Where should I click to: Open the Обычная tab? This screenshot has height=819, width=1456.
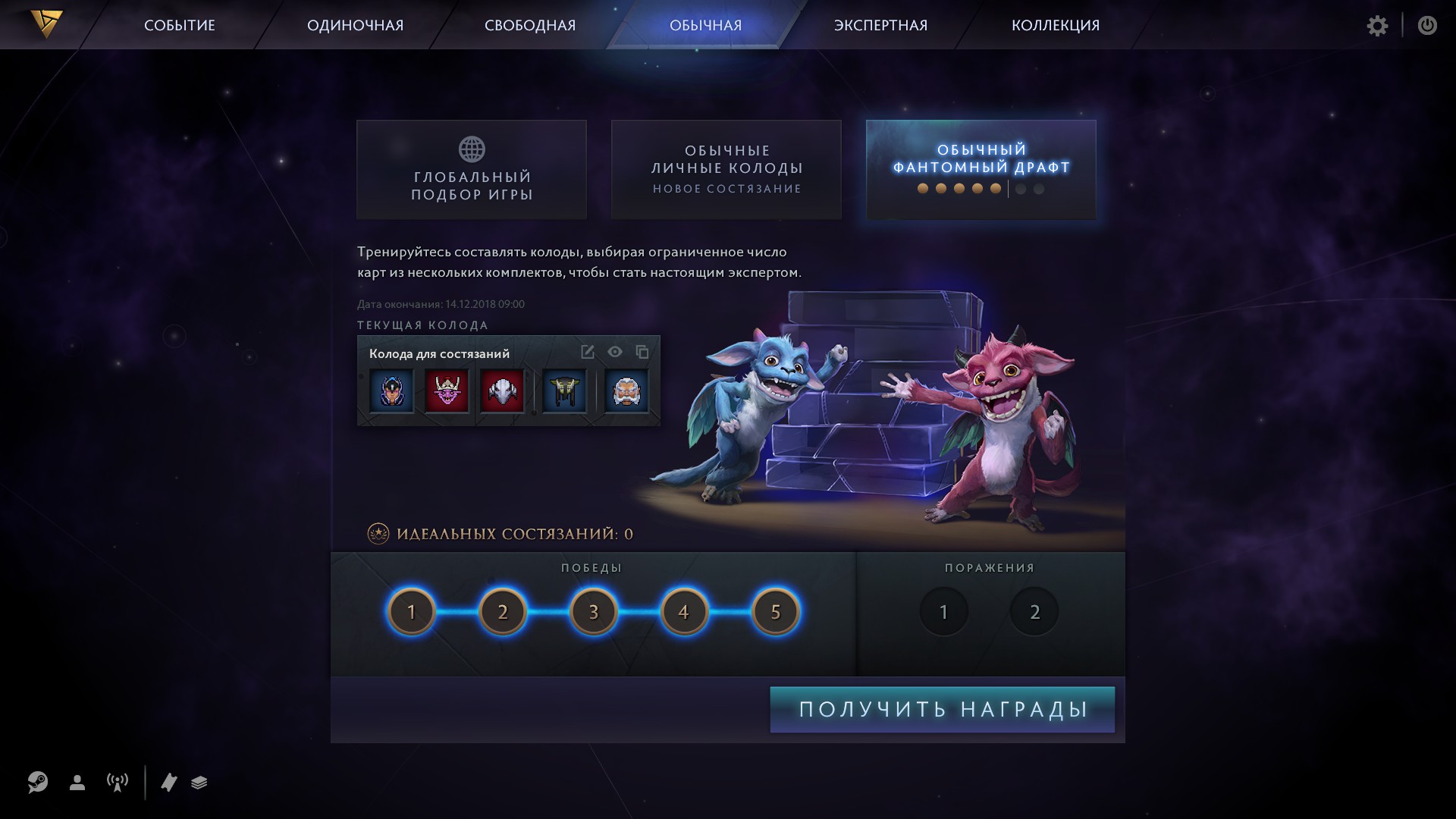click(705, 25)
